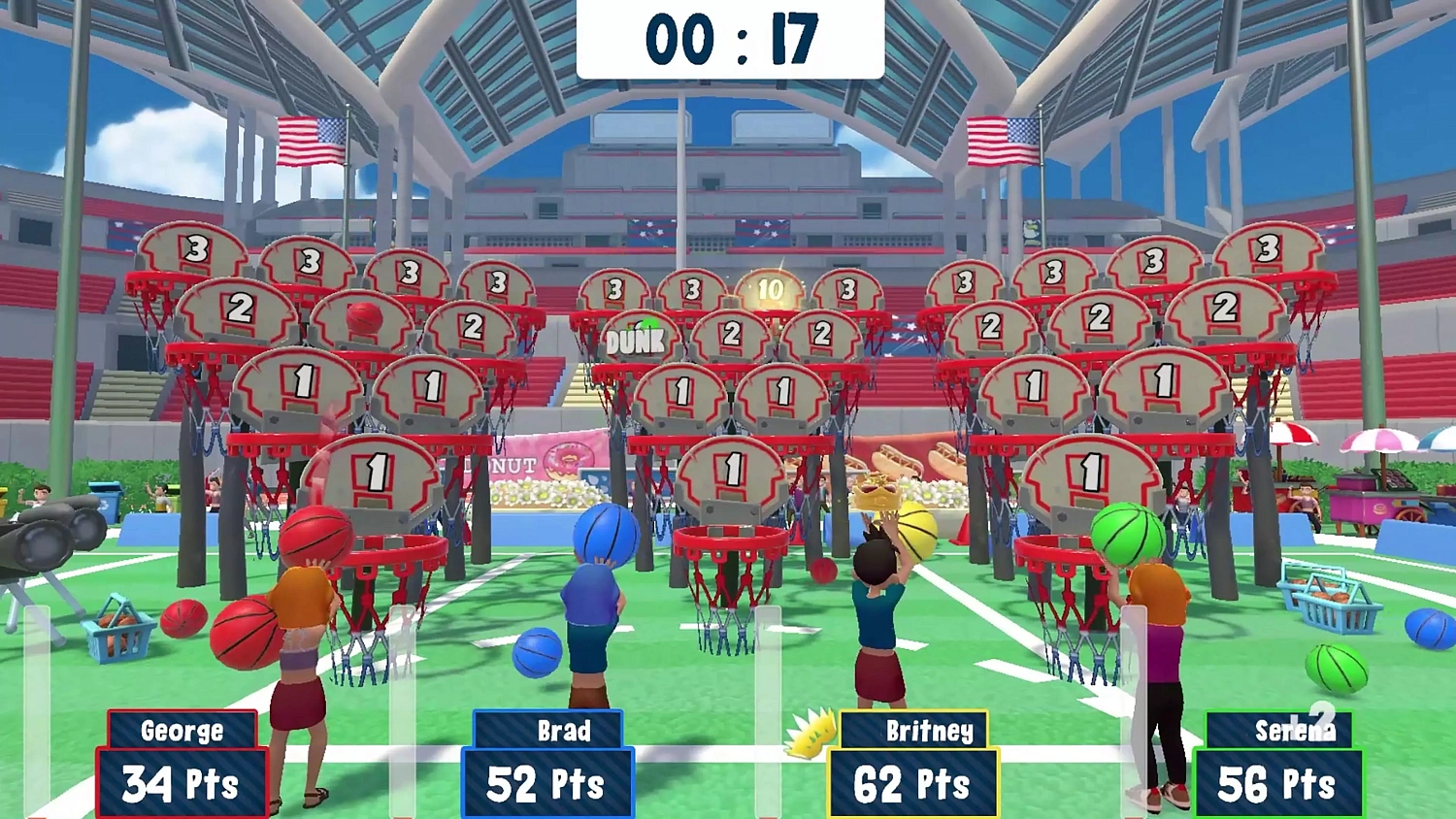Click the rightmost 3-point hoop in the row

click(x=1269, y=247)
